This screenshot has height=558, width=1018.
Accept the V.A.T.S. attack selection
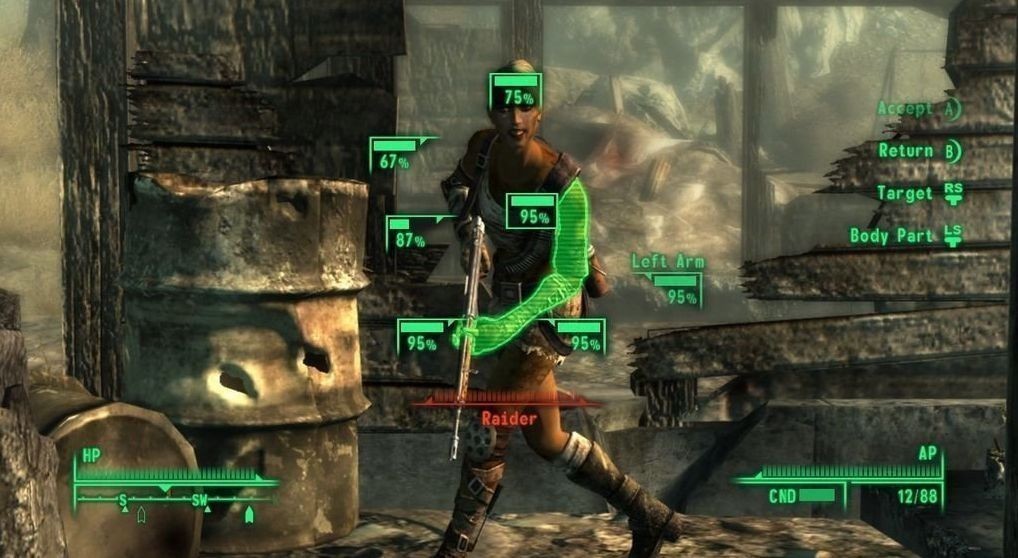pos(918,109)
